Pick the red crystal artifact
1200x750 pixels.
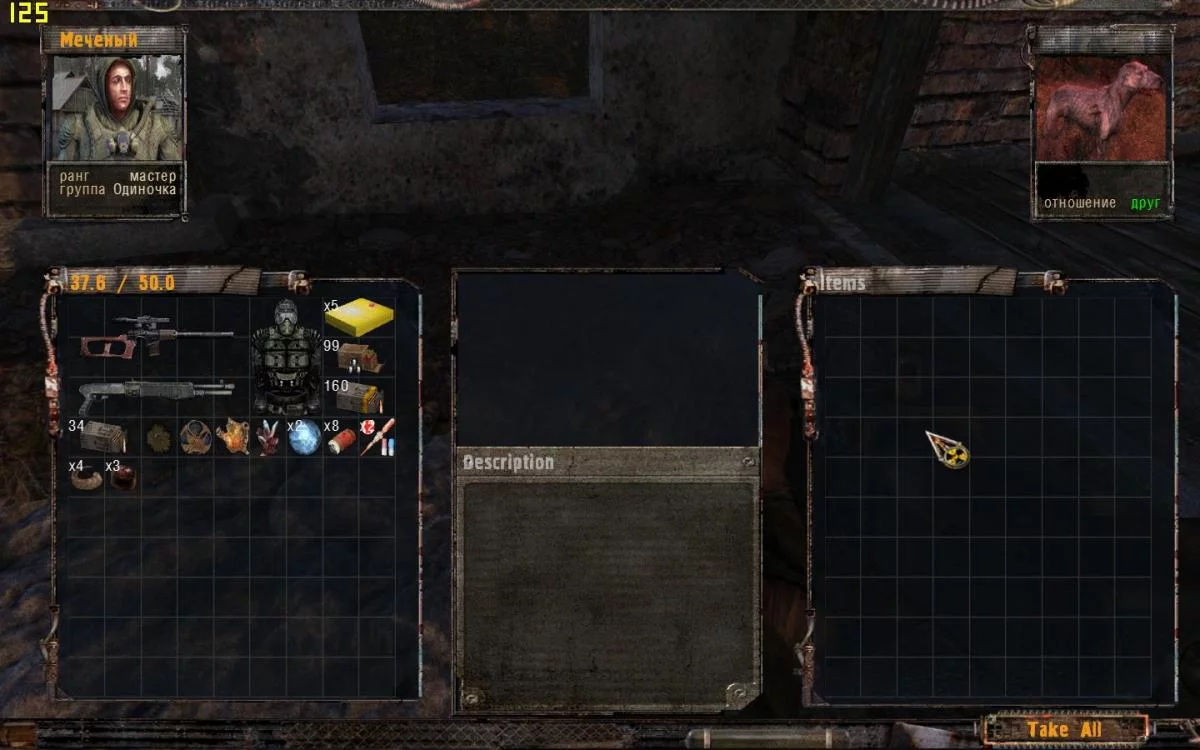268,437
